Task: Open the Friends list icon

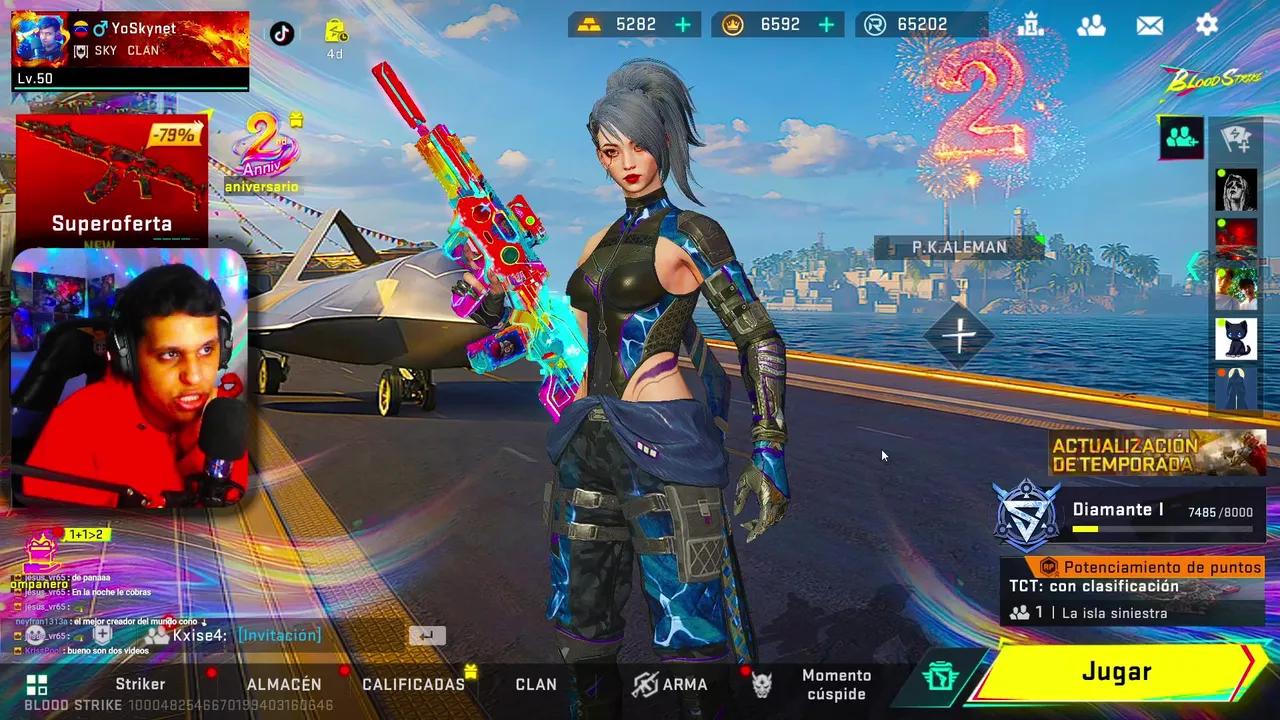Action: click(1092, 25)
